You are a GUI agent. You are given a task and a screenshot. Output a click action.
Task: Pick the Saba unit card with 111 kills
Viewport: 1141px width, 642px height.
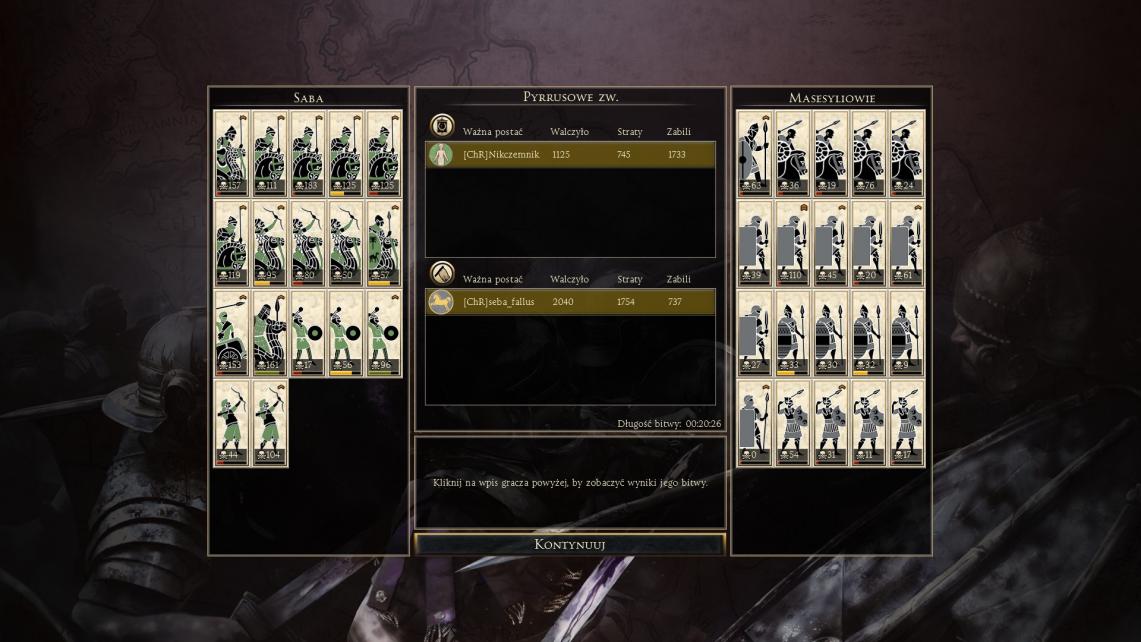270,153
